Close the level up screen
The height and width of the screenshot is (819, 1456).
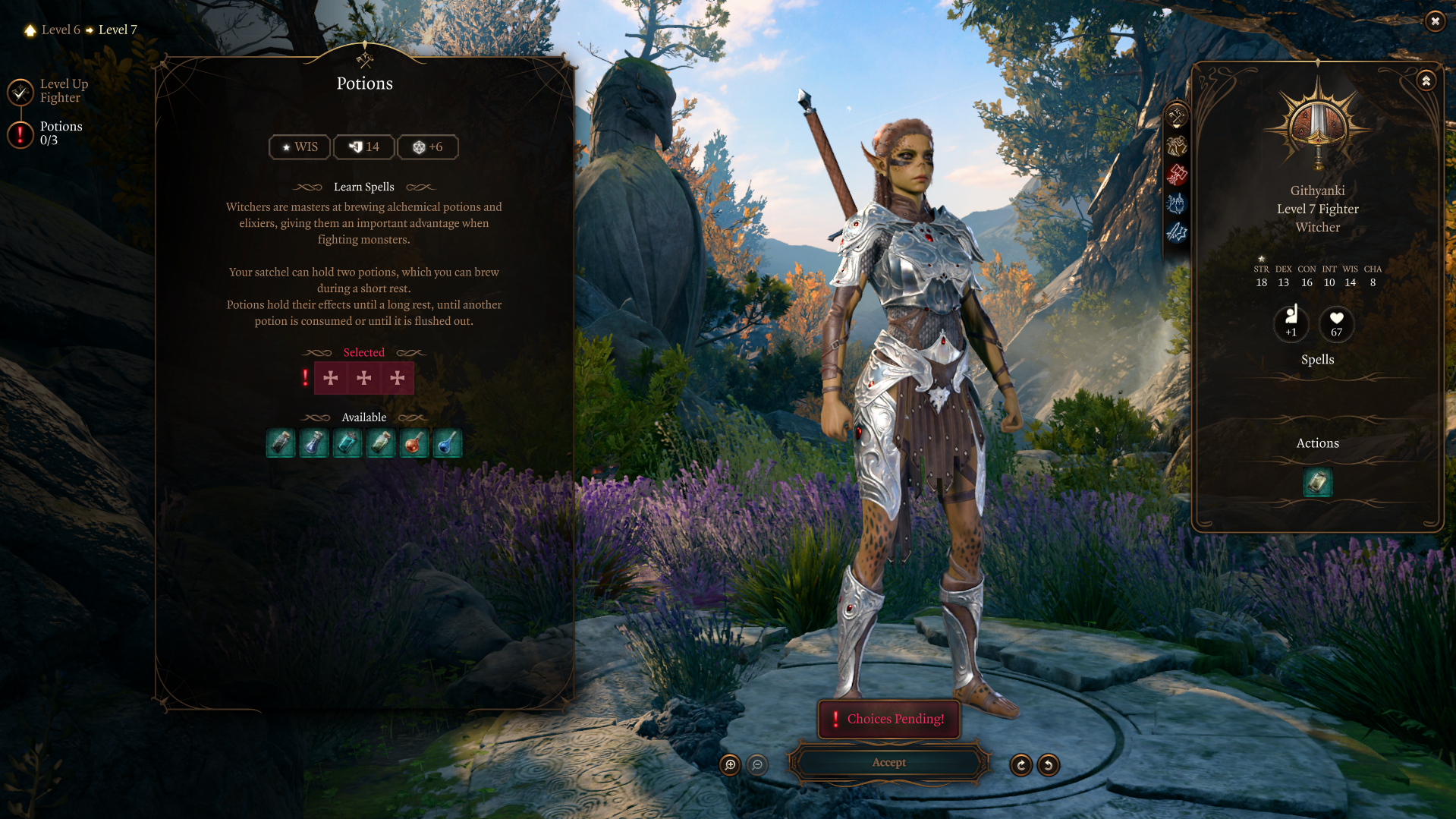(1435, 21)
